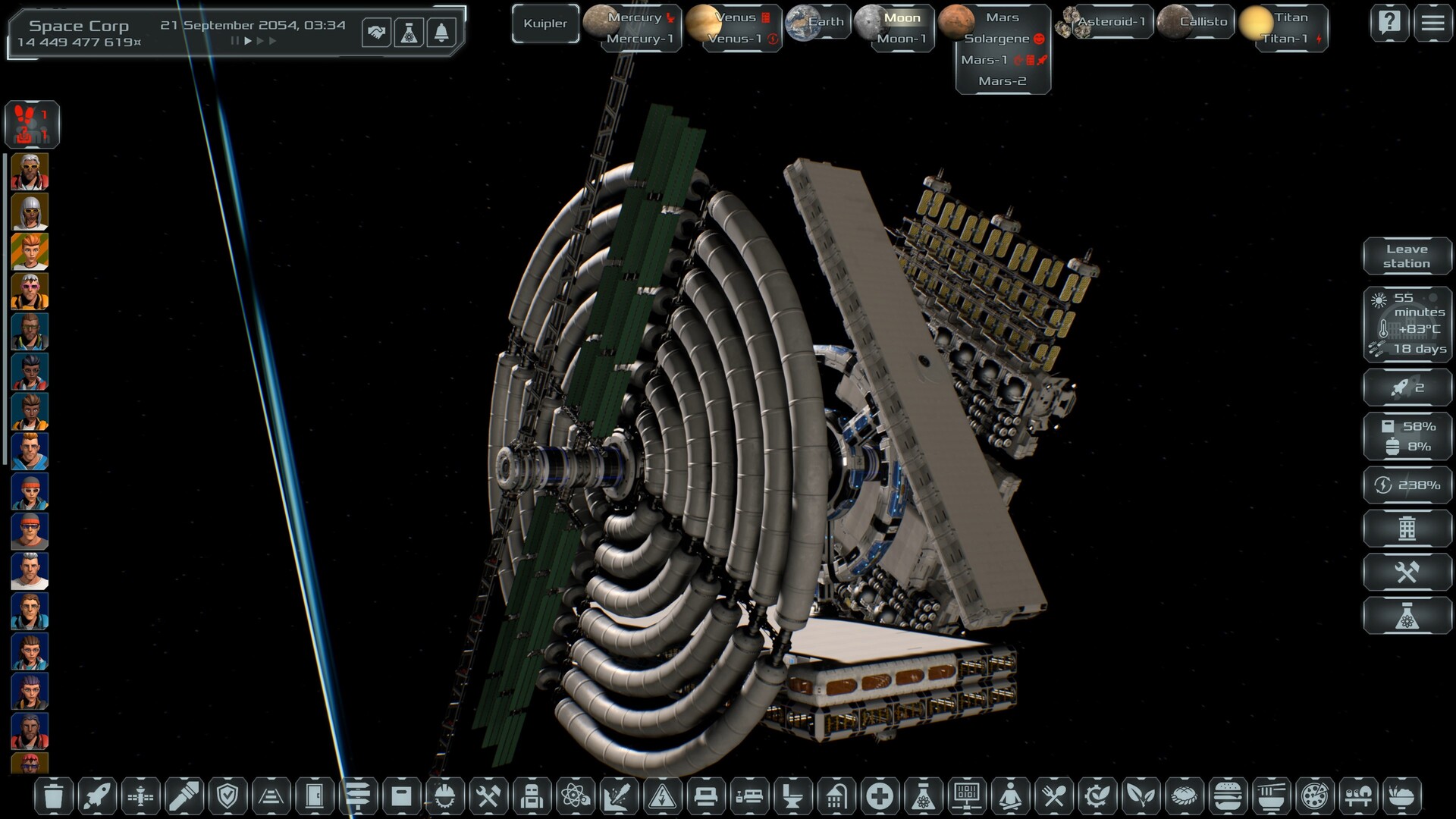
Task: Open the building icon panel on right
Action: click(1407, 528)
